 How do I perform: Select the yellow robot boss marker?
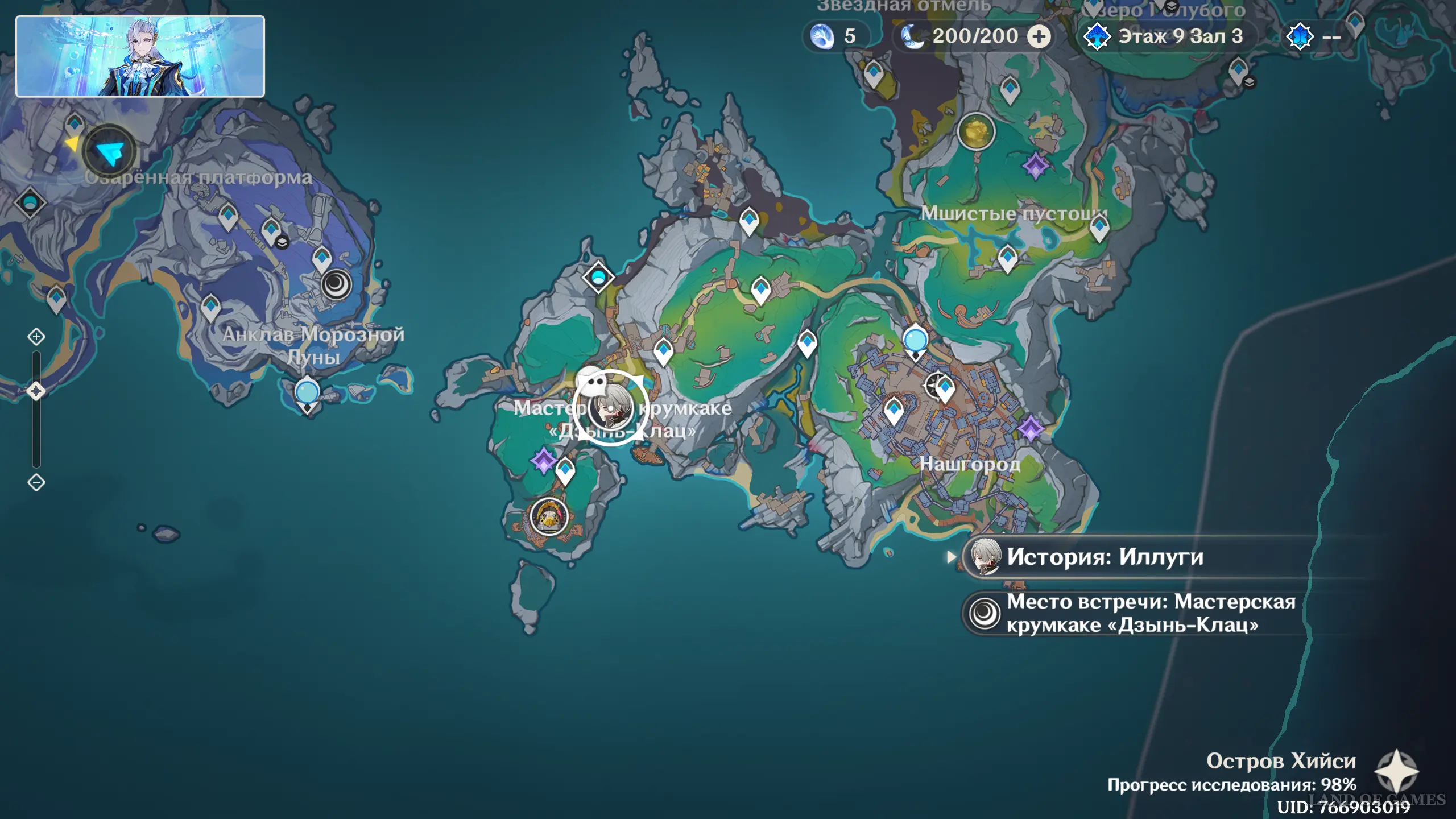(x=549, y=517)
